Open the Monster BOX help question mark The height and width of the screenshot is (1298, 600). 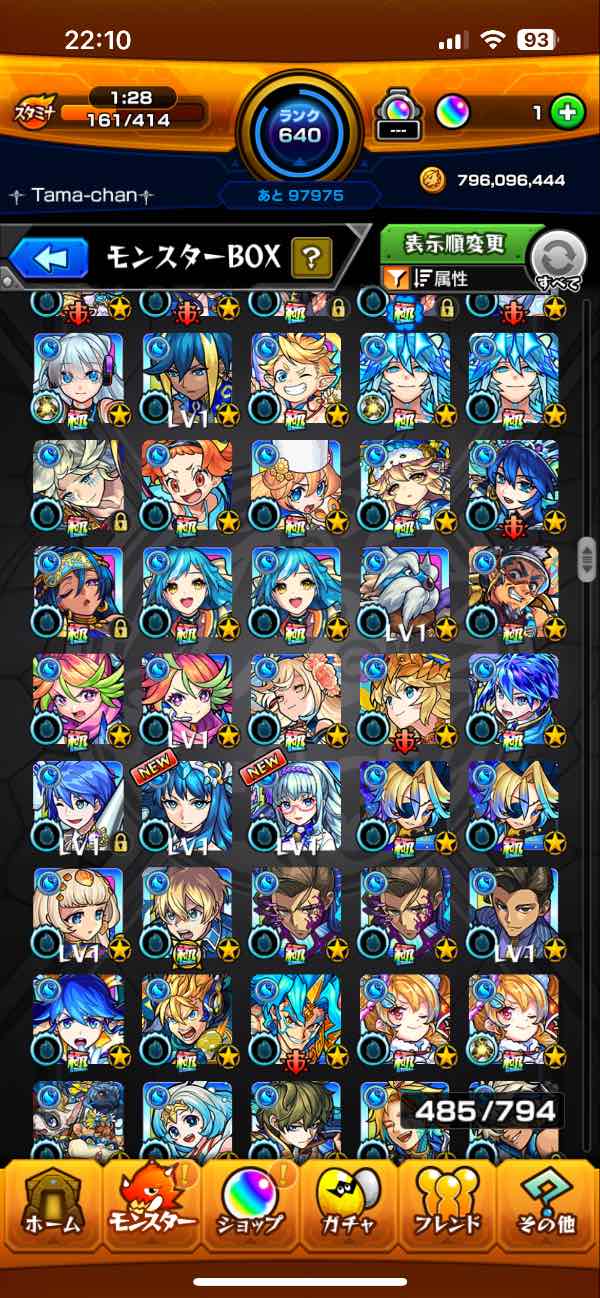pyautogui.click(x=311, y=259)
